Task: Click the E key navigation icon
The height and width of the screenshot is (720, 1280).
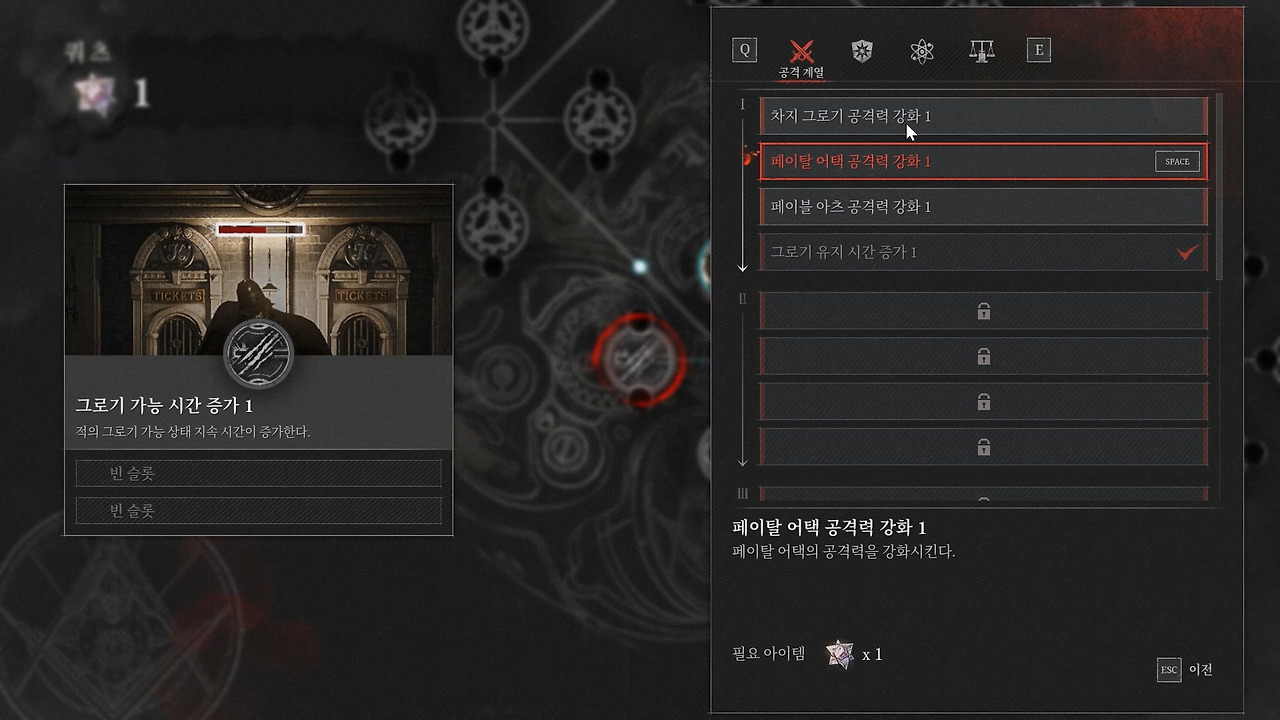Action: pyautogui.click(x=1038, y=50)
